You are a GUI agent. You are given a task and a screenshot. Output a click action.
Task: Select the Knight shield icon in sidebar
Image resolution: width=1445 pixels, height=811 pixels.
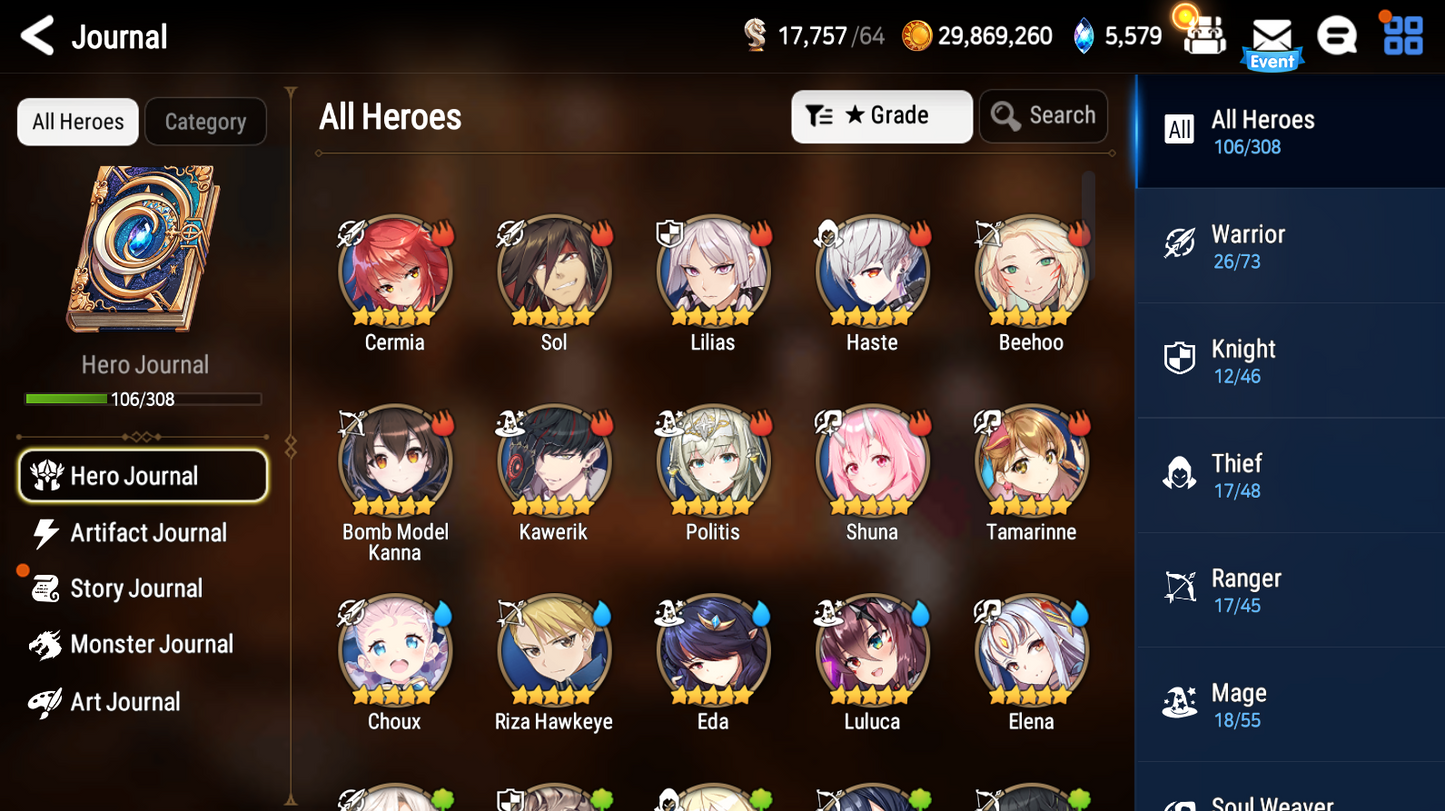pos(1180,359)
